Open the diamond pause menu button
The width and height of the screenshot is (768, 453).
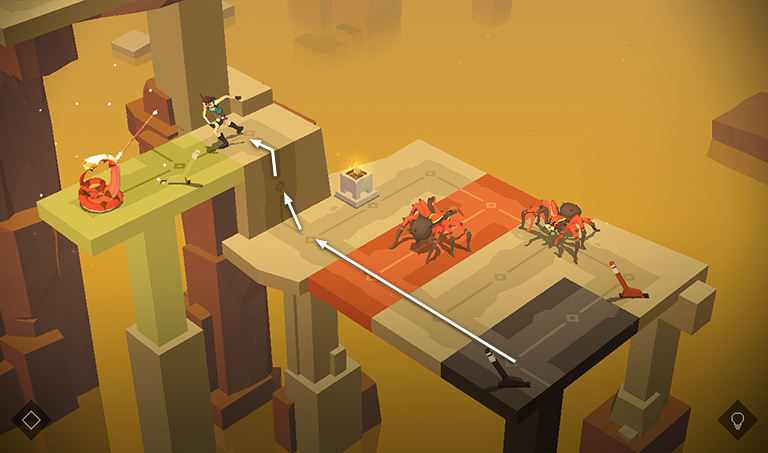coord(31,419)
